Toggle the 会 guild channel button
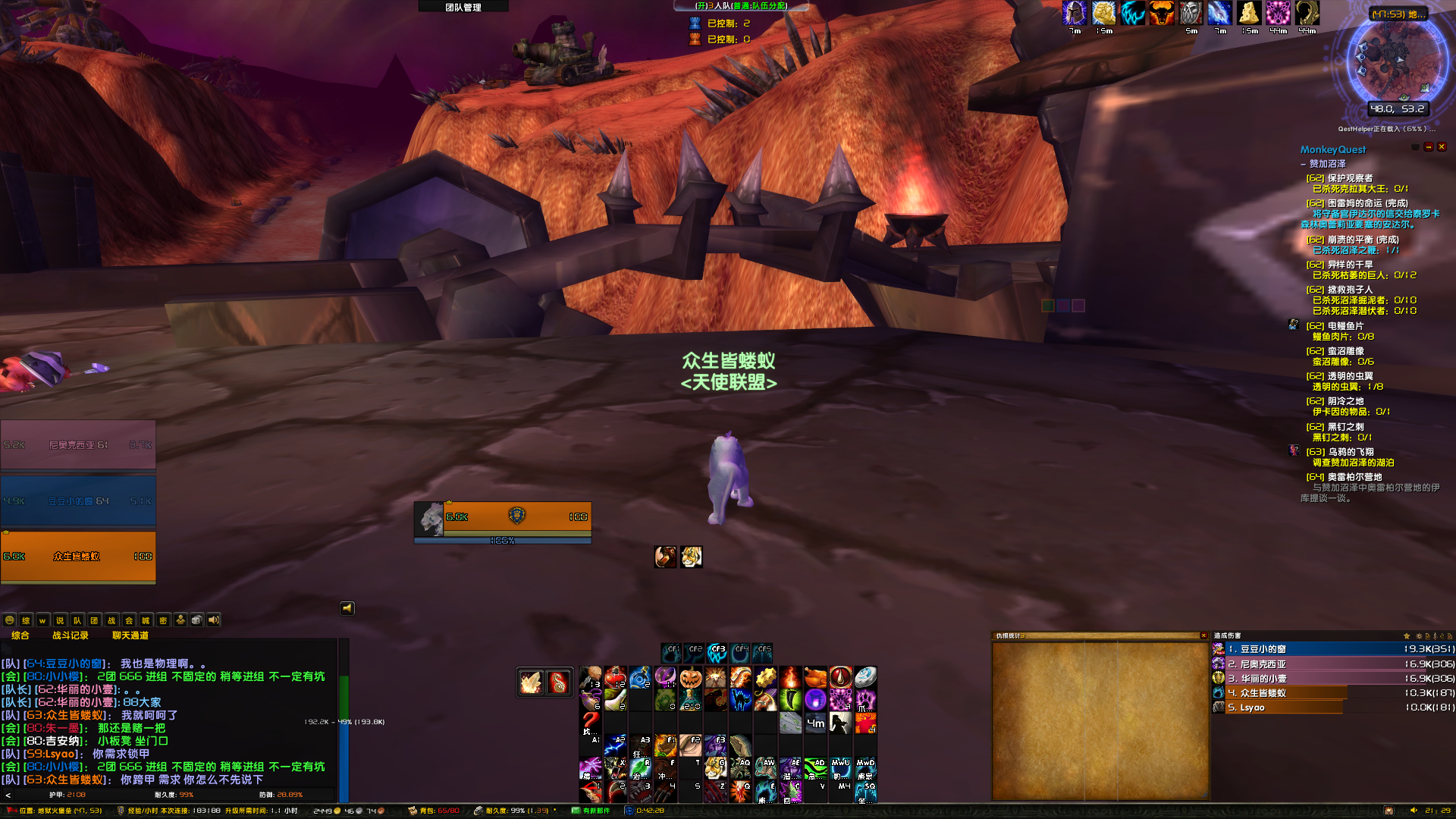 pos(129,620)
